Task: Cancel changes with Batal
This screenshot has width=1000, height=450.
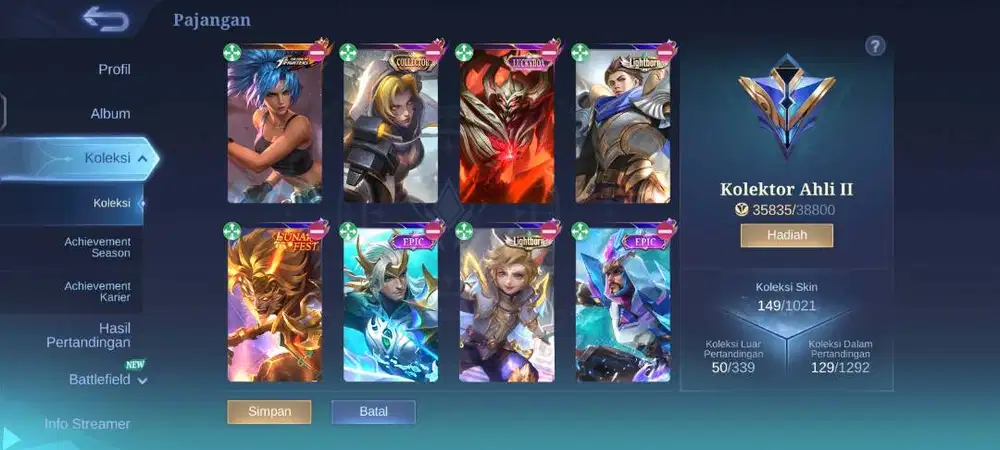Action: tap(373, 411)
